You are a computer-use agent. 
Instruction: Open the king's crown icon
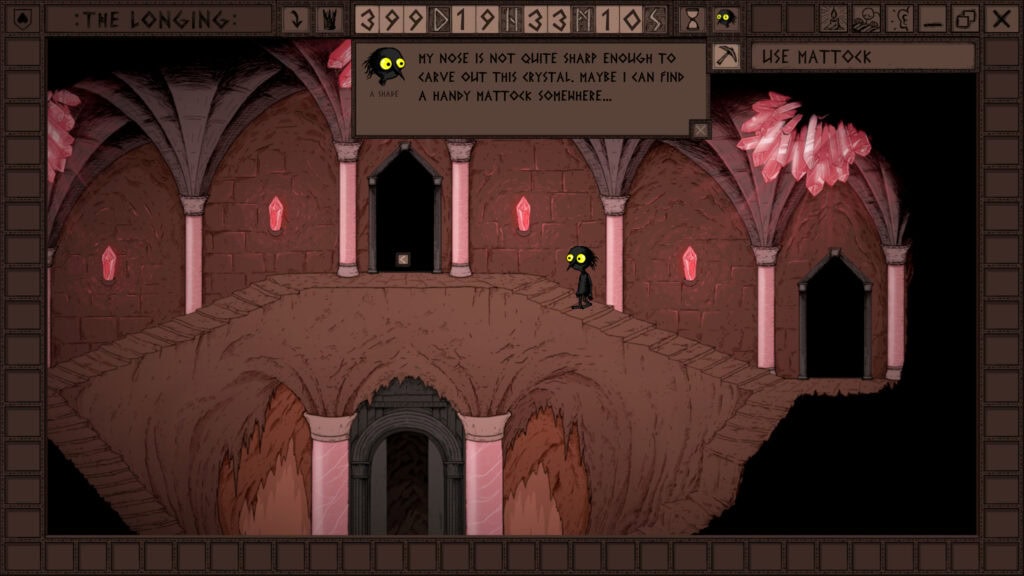tap(328, 19)
